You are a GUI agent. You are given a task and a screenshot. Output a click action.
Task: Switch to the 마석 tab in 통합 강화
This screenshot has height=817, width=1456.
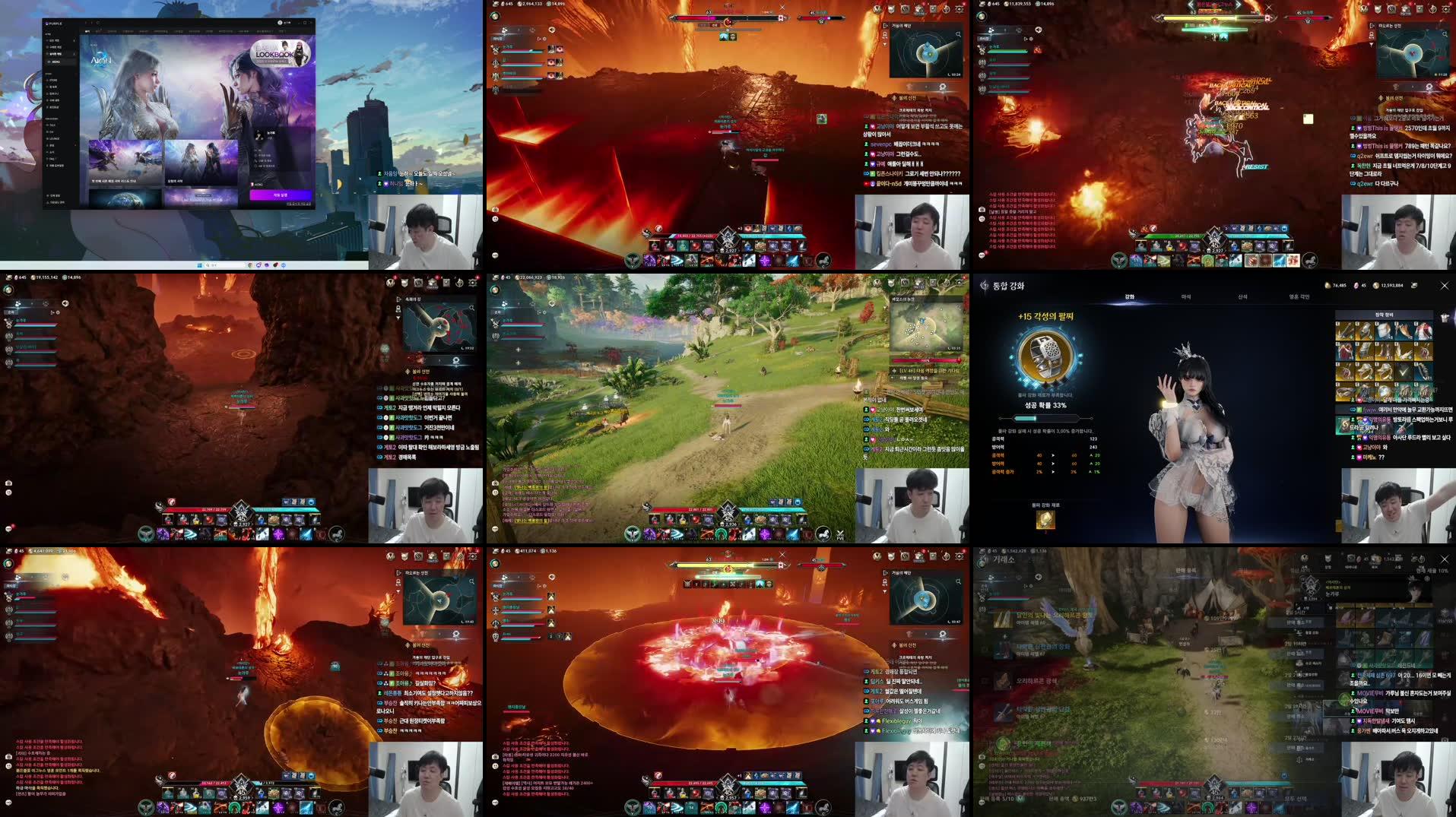[1188, 296]
